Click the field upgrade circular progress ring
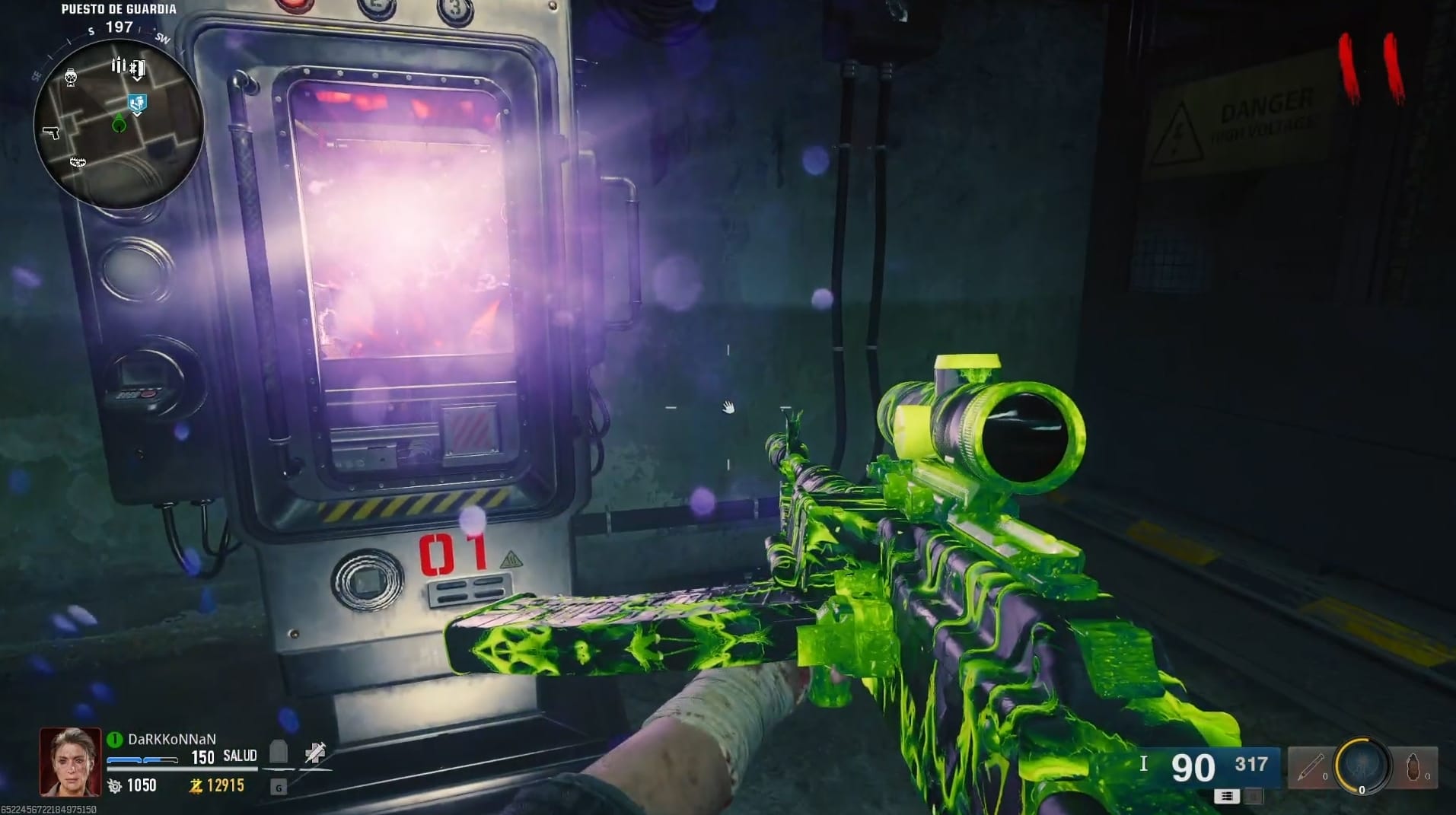 tap(1362, 765)
